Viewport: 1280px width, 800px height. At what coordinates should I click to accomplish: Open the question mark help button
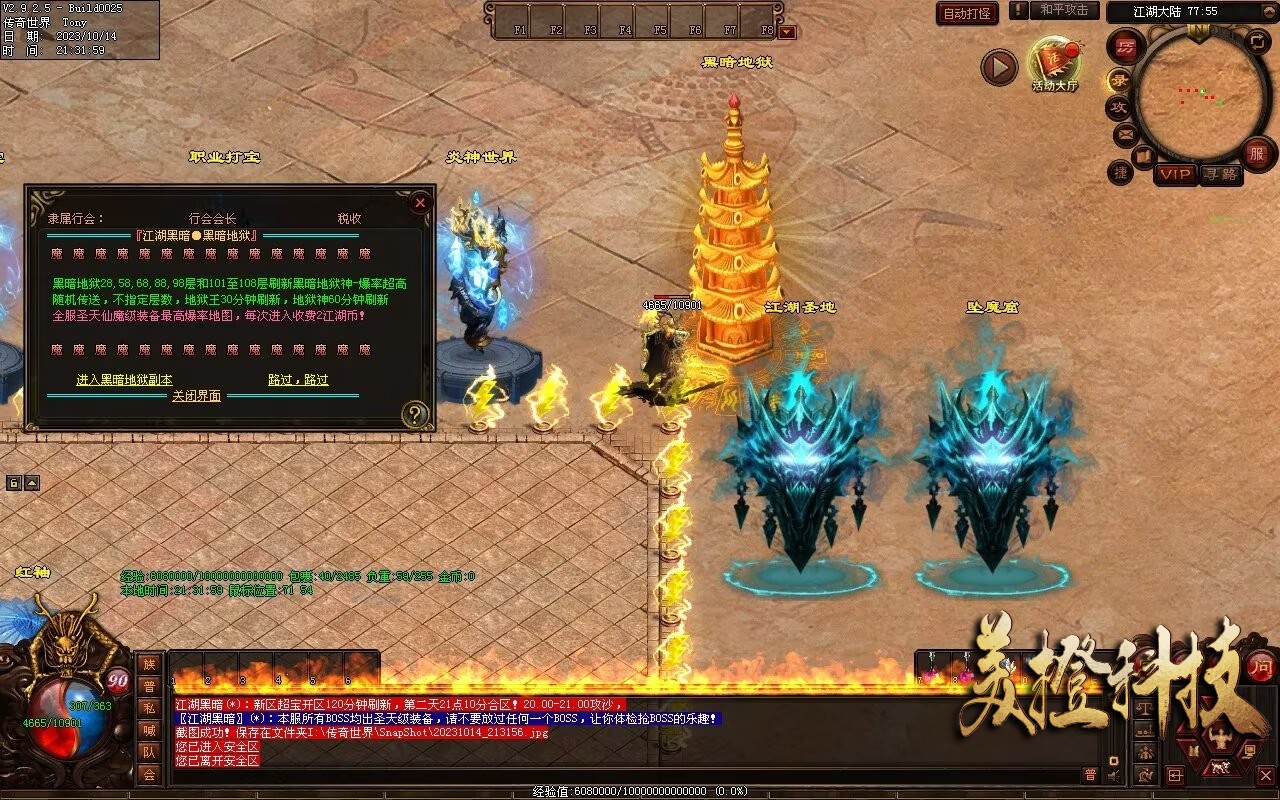(x=415, y=414)
